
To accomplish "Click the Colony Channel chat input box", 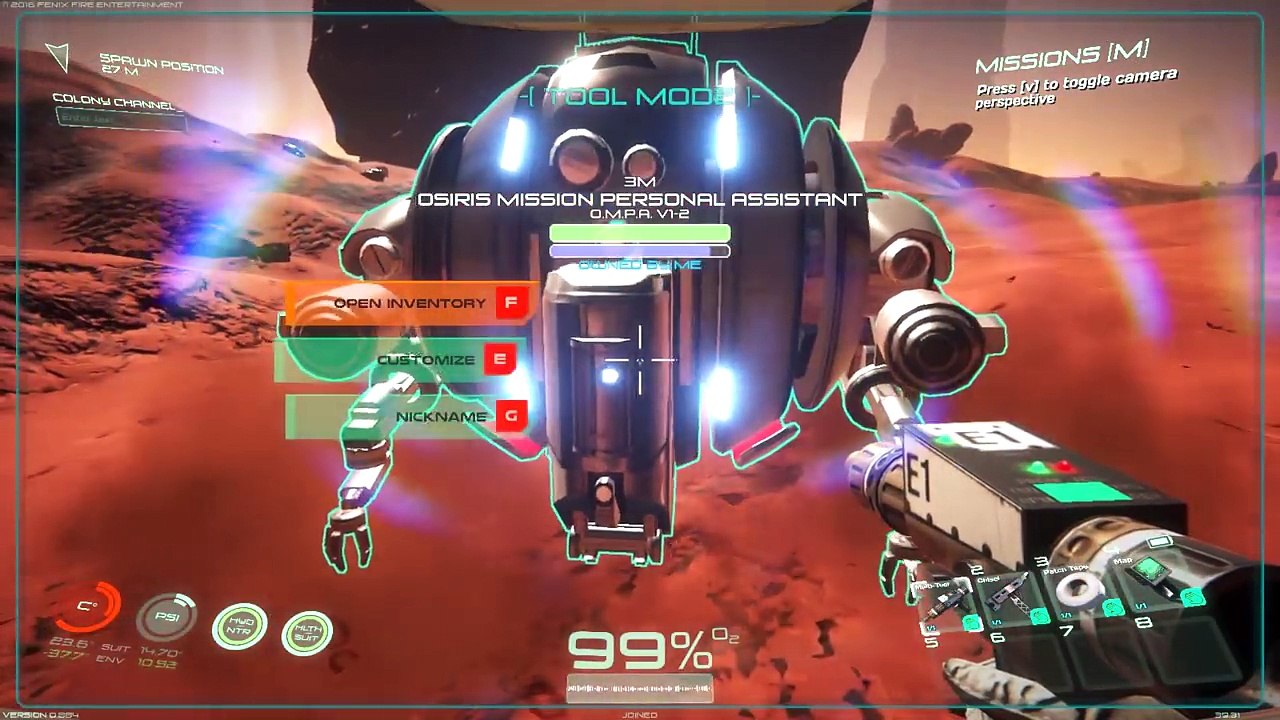I will tap(120, 119).
